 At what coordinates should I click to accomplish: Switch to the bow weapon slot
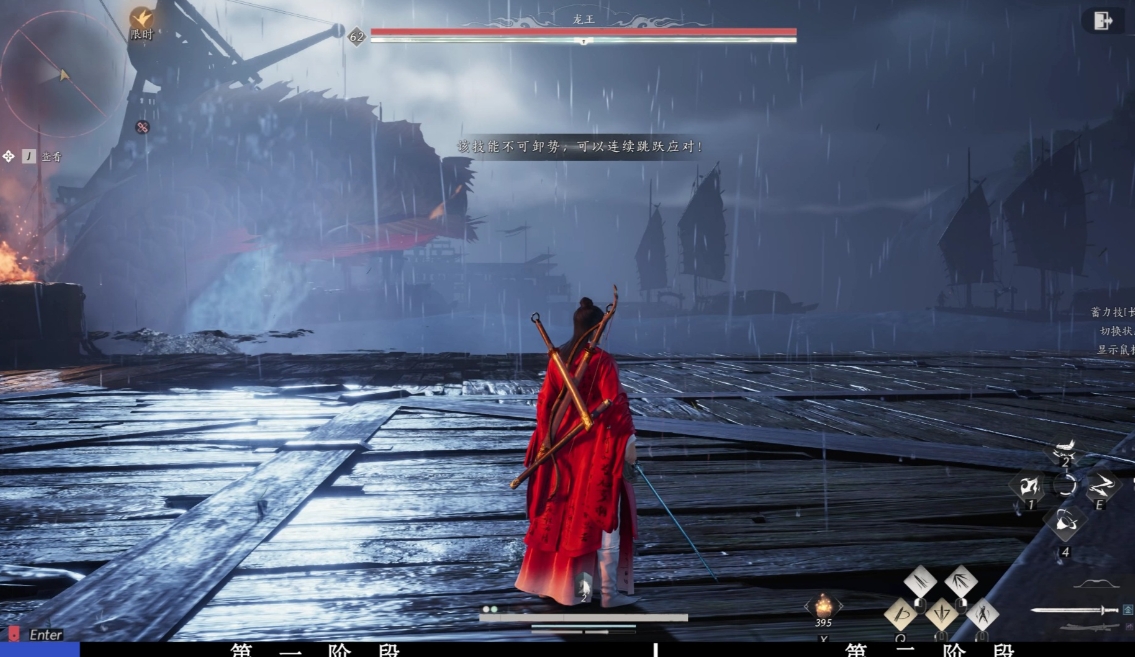pos(1097,583)
